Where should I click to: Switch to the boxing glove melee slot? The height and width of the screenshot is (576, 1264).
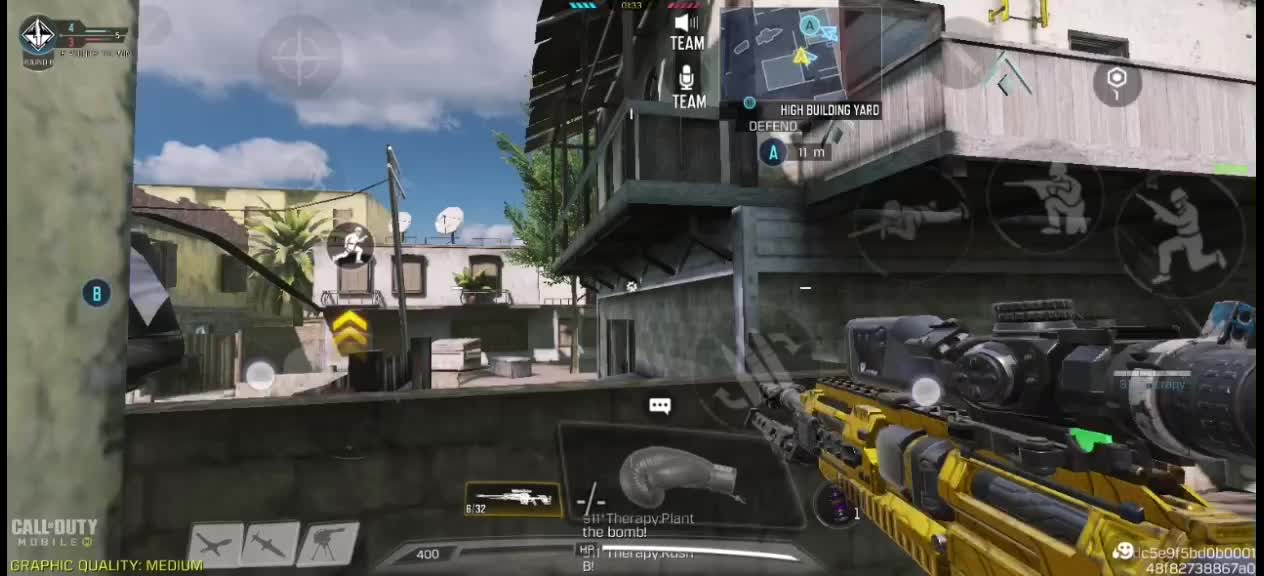point(680,475)
